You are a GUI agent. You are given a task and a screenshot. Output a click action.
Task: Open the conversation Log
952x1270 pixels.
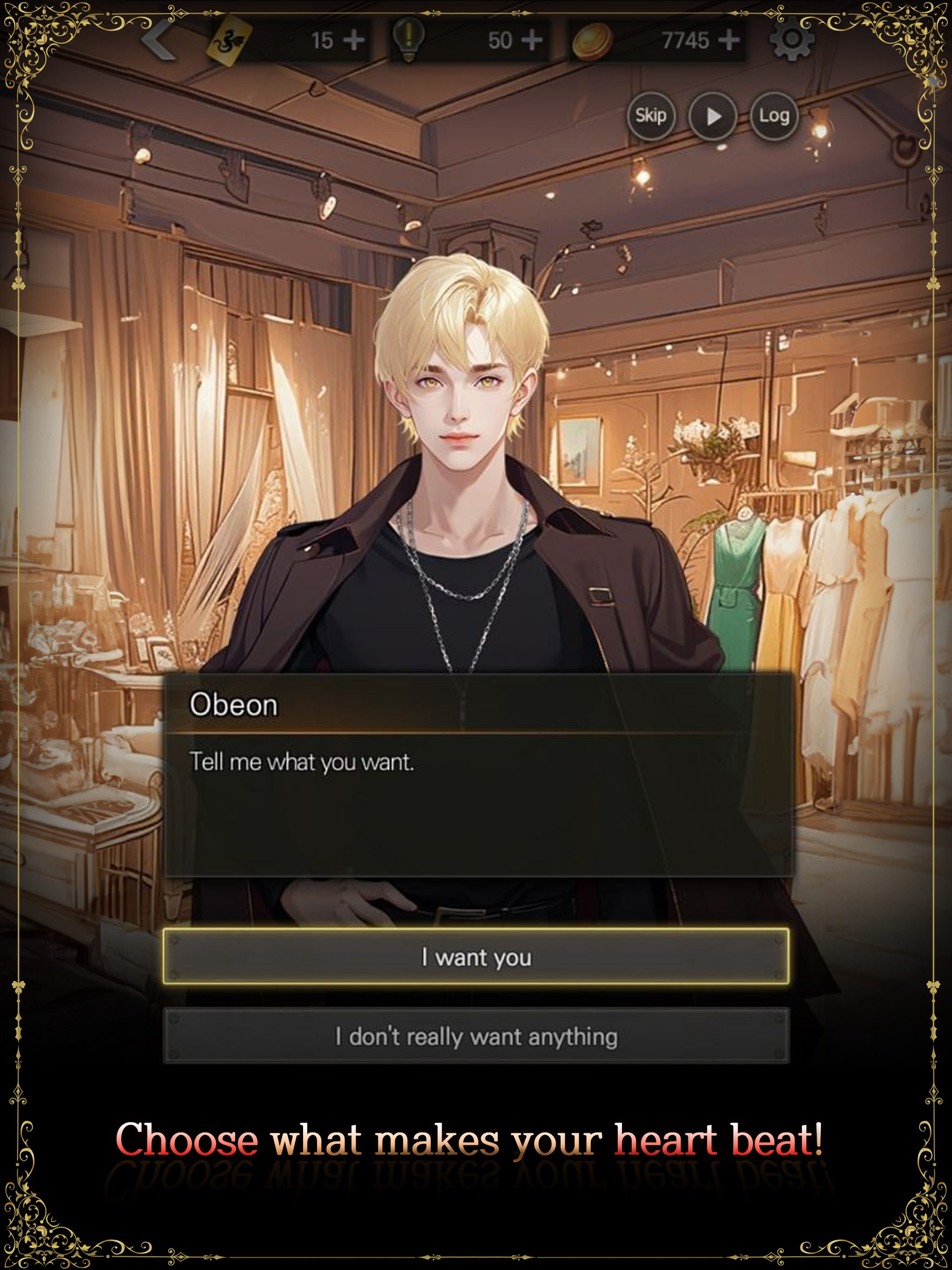774,115
